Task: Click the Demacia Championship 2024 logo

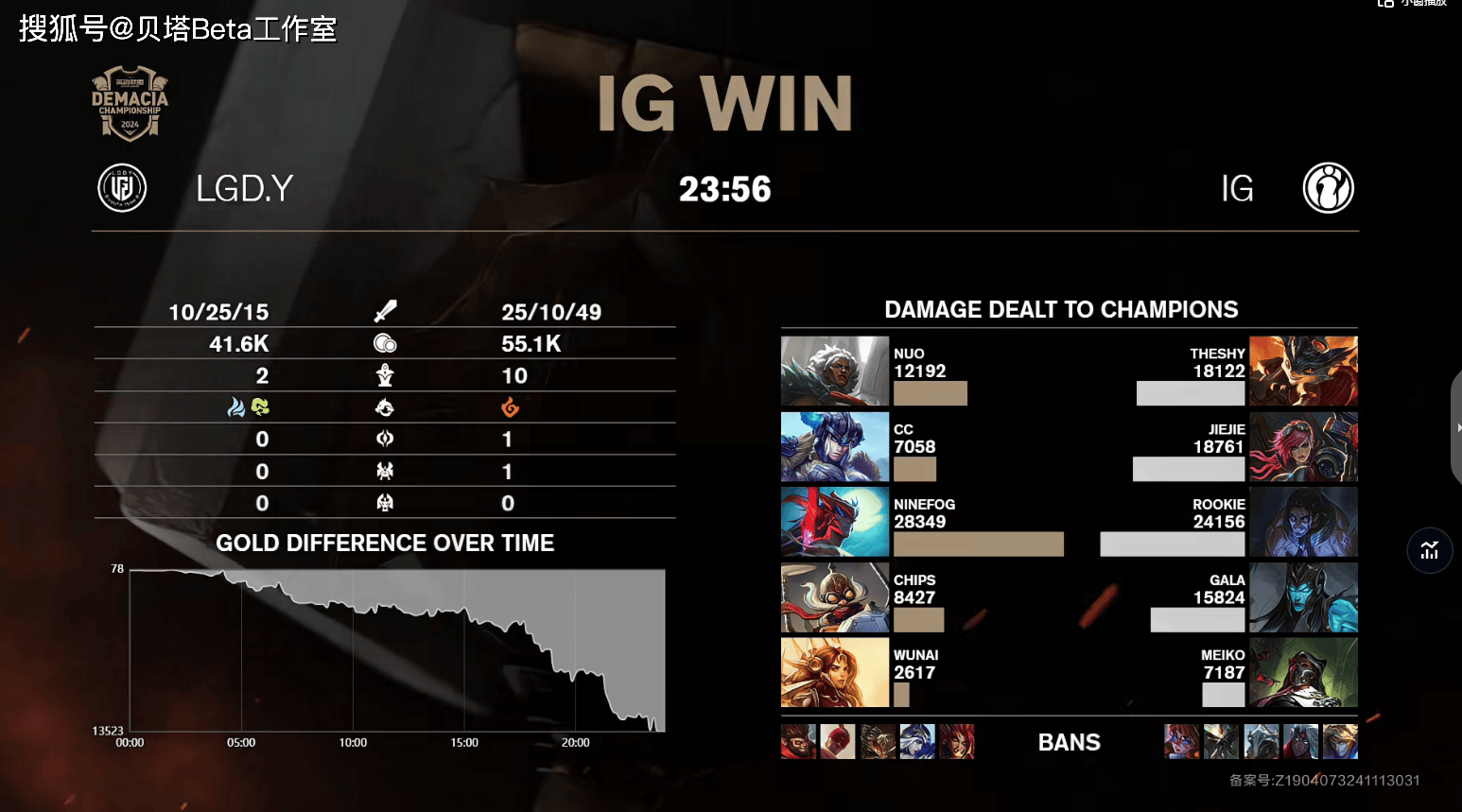Action: (x=130, y=103)
